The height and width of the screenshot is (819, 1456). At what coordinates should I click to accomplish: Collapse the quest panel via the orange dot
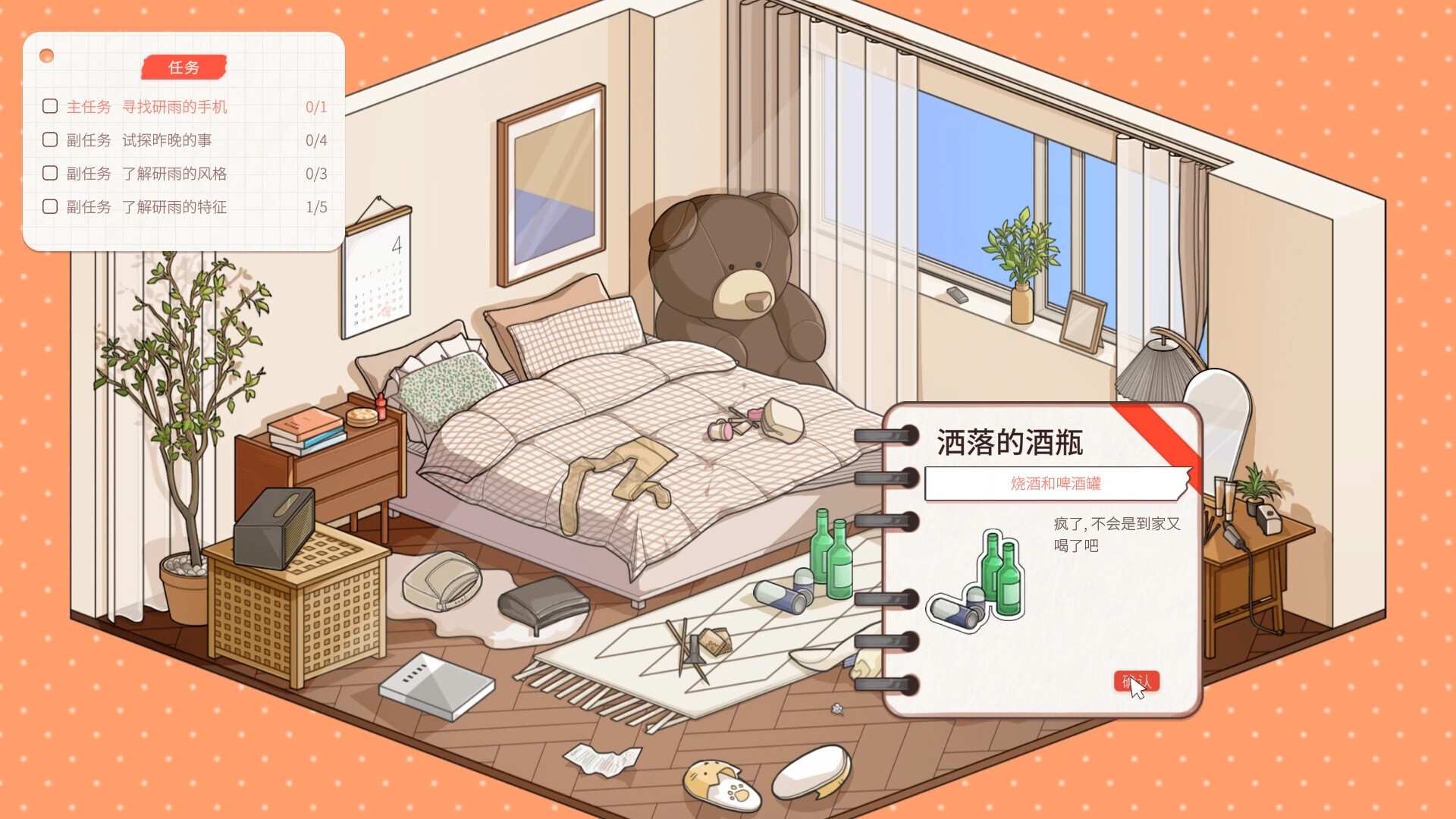tap(47, 54)
